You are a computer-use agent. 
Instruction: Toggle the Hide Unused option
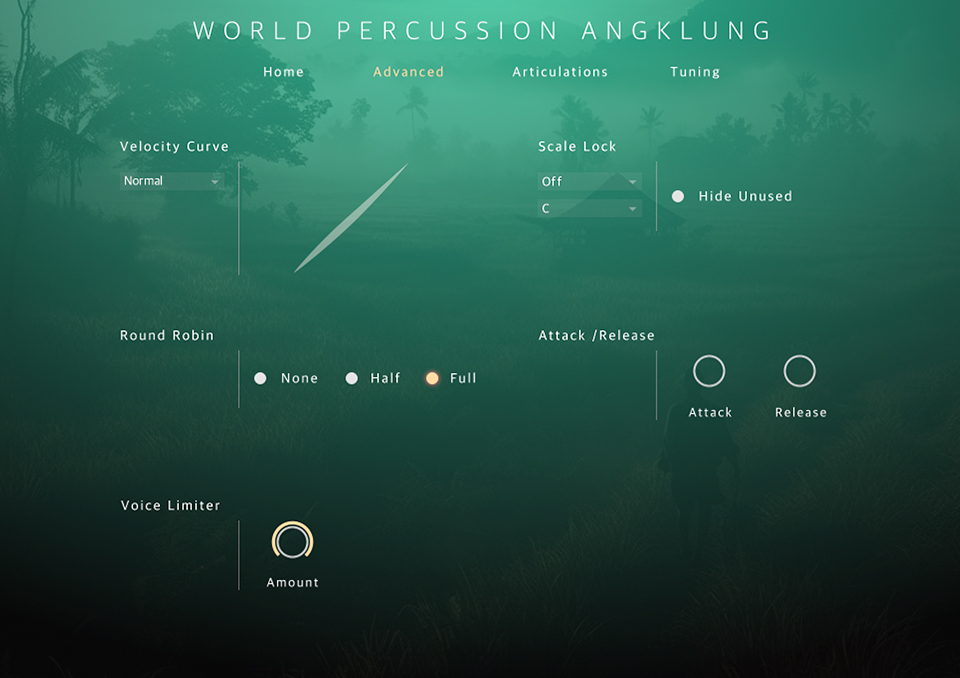pos(678,196)
